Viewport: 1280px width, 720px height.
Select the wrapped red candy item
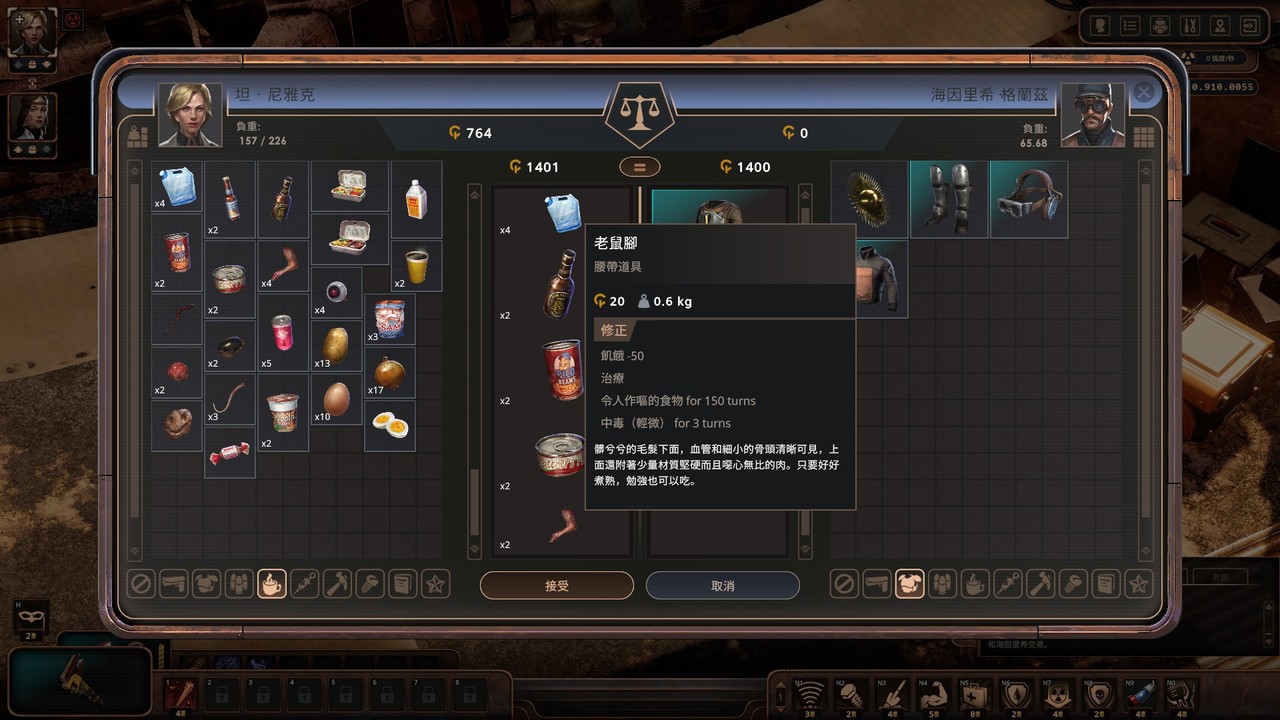point(229,454)
